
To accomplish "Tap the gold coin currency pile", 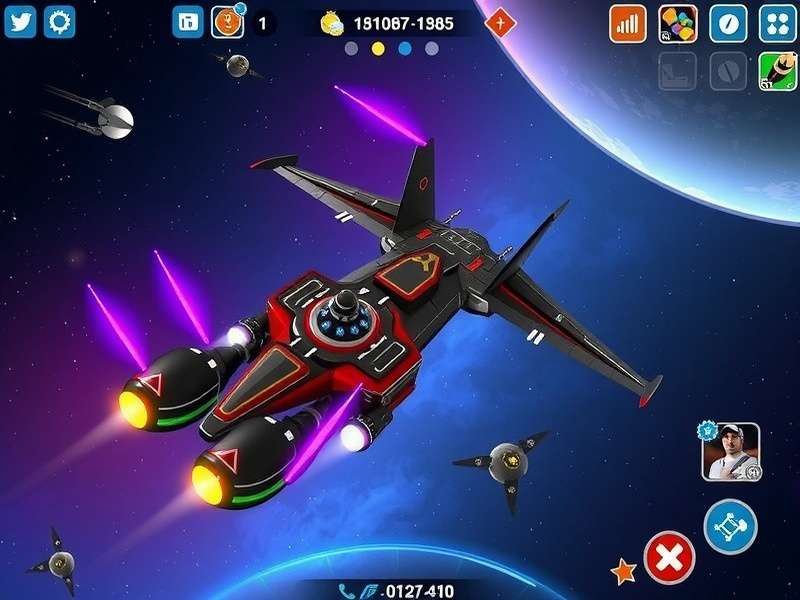I will 332,23.
